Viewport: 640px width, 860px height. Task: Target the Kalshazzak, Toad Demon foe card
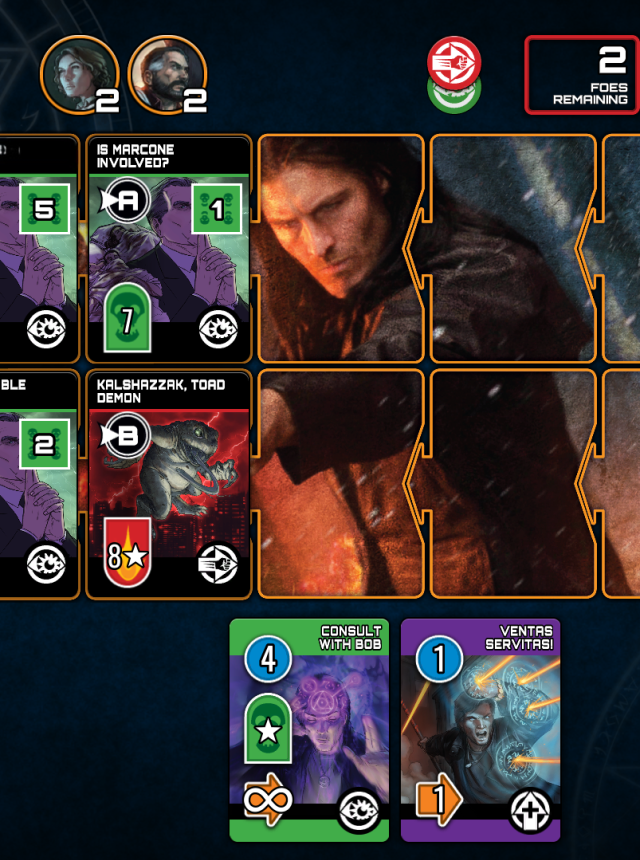click(168, 485)
